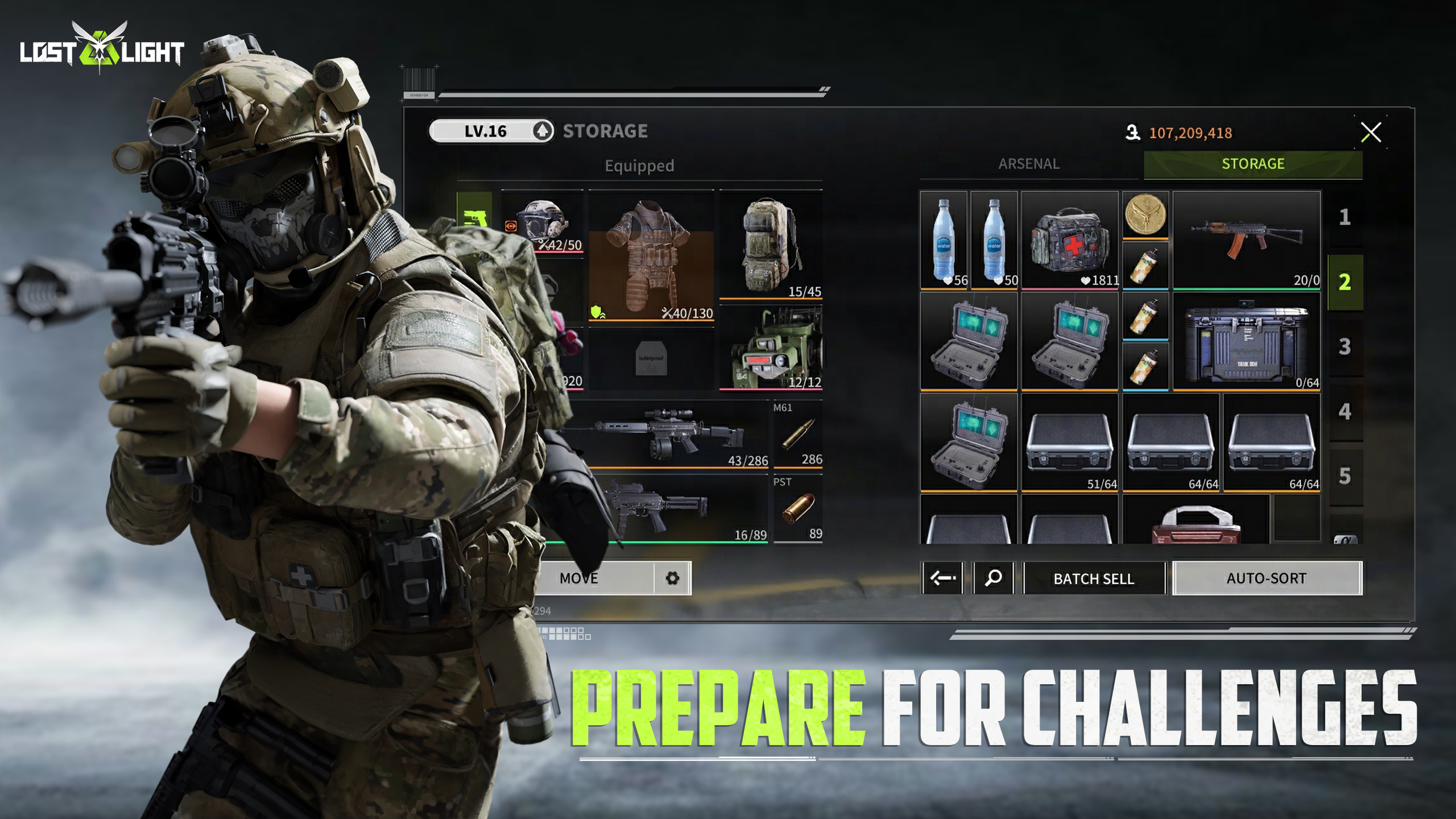Click the level upgrade arrow icon
Image resolution: width=1456 pixels, height=819 pixels.
coord(543,131)
